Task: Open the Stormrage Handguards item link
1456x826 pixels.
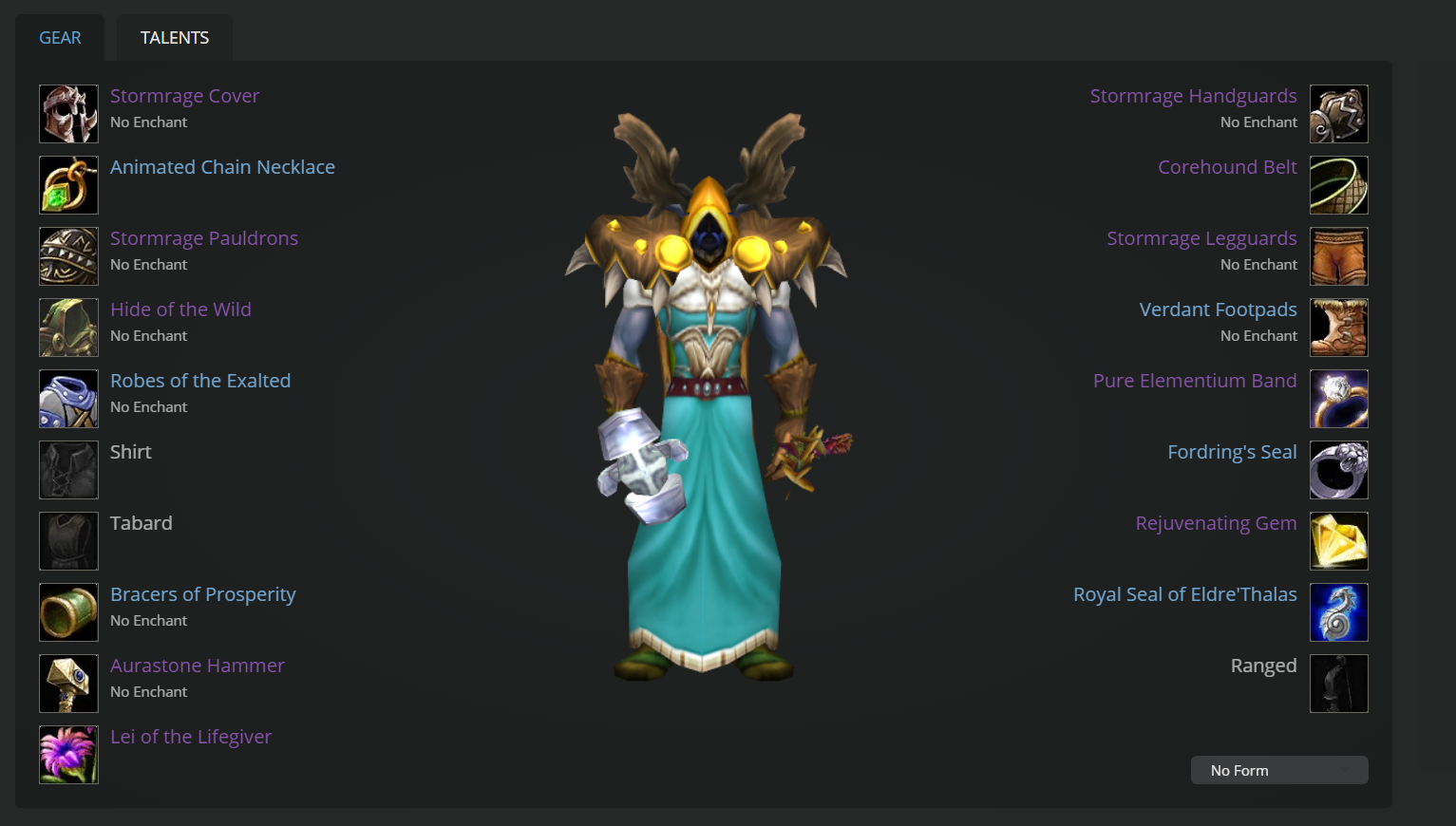Action: point(1193,95)
